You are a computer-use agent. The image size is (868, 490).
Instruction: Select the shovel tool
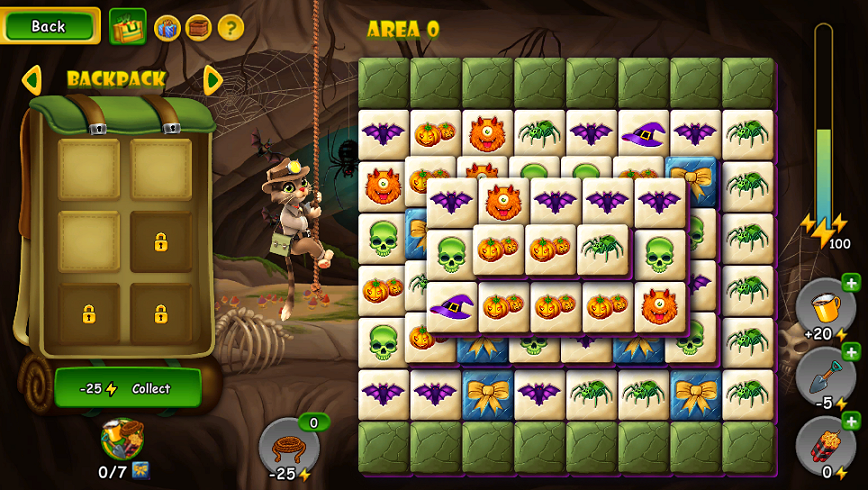click(x=824, y=374)
